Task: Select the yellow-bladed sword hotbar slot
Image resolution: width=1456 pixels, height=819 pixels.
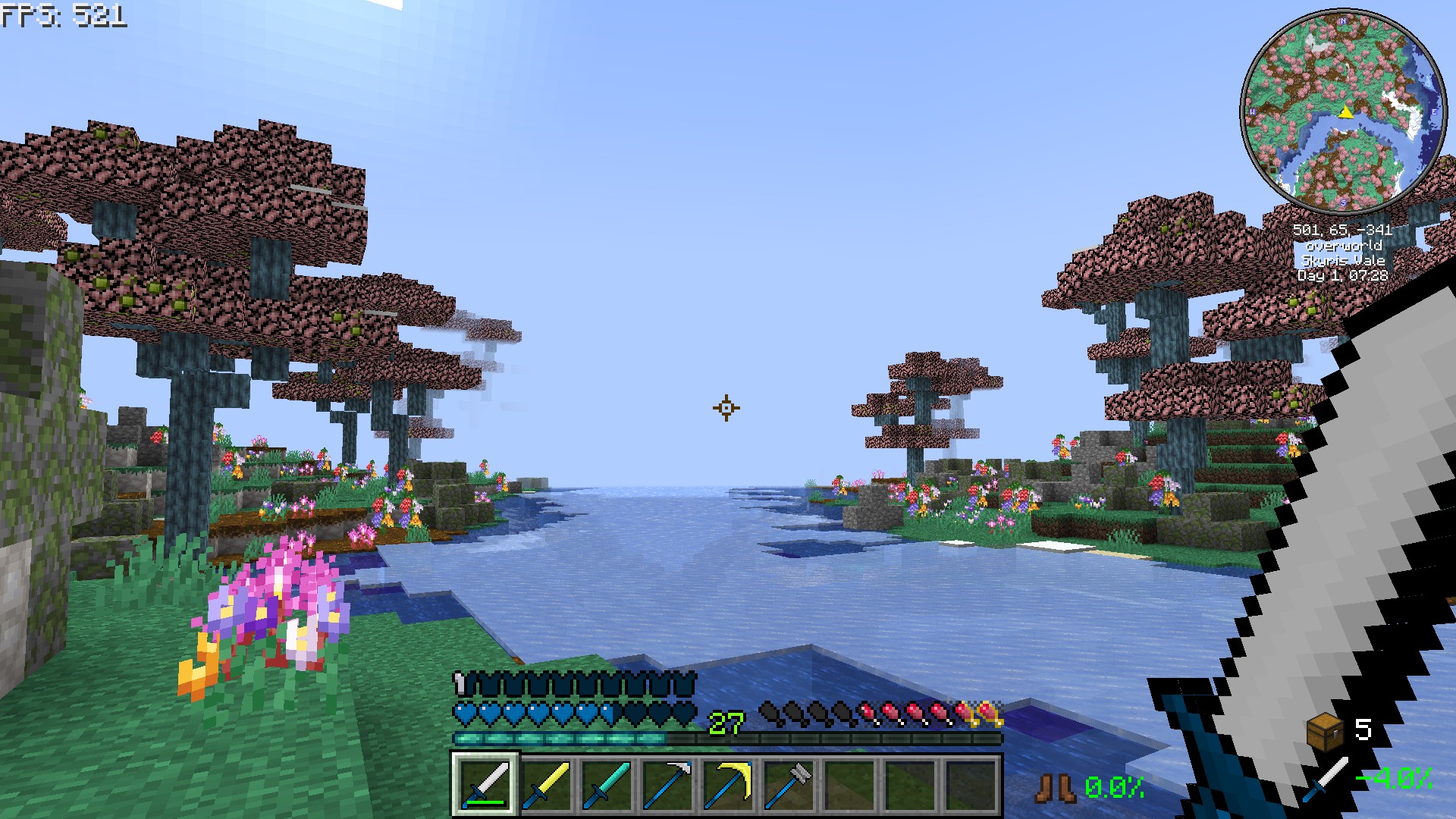Action: 546,784
